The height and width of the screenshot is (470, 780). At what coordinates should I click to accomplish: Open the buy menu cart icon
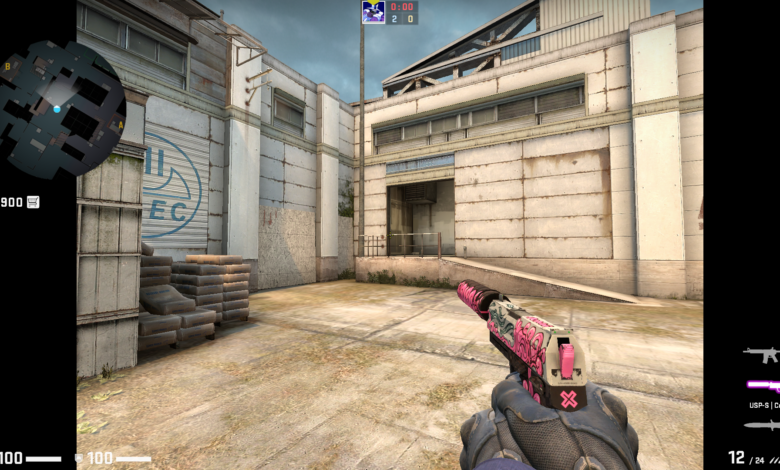point(34,202)
